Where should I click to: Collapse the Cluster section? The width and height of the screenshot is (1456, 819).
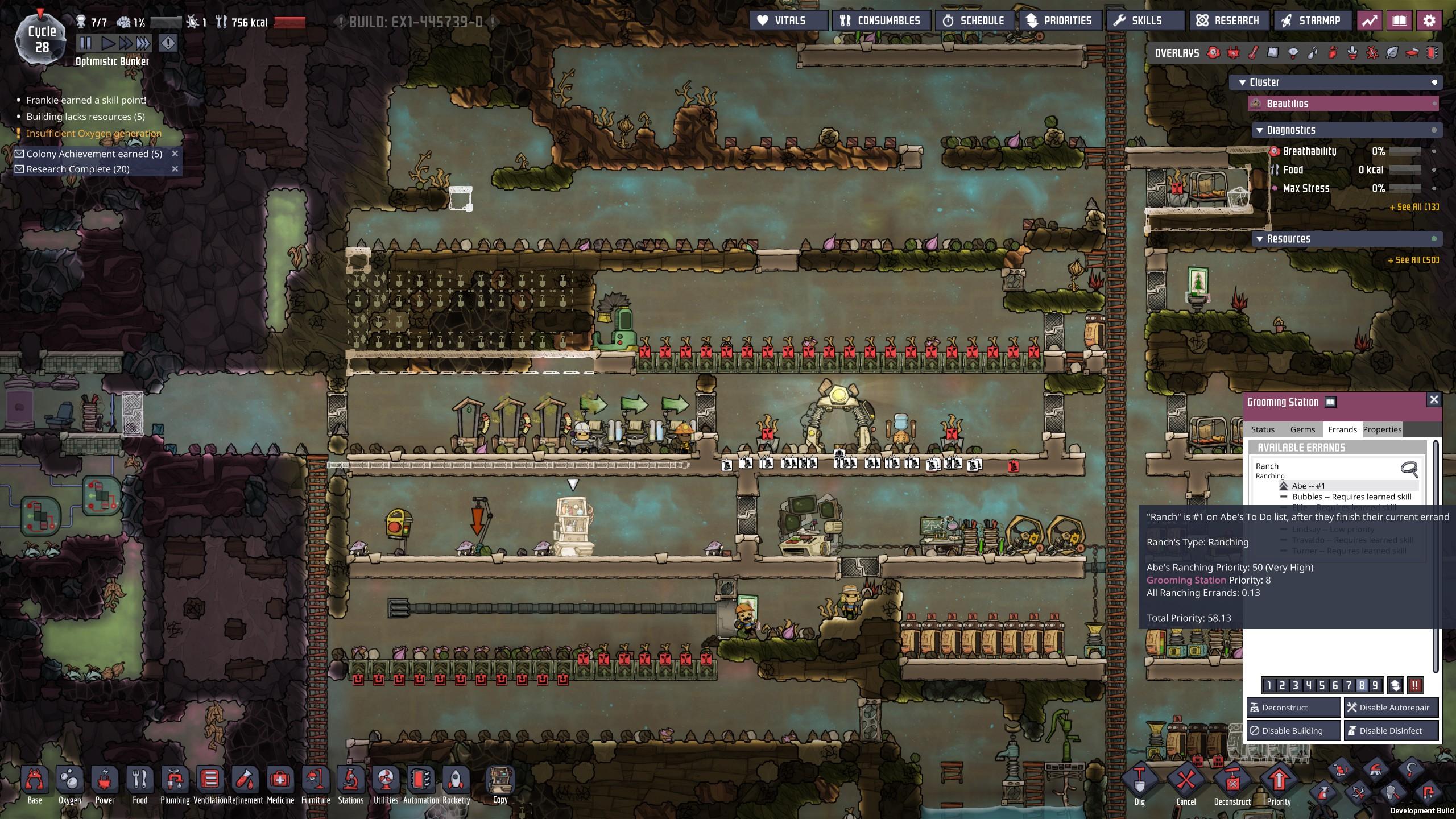pyautogui.click(x=1242, y=82)
